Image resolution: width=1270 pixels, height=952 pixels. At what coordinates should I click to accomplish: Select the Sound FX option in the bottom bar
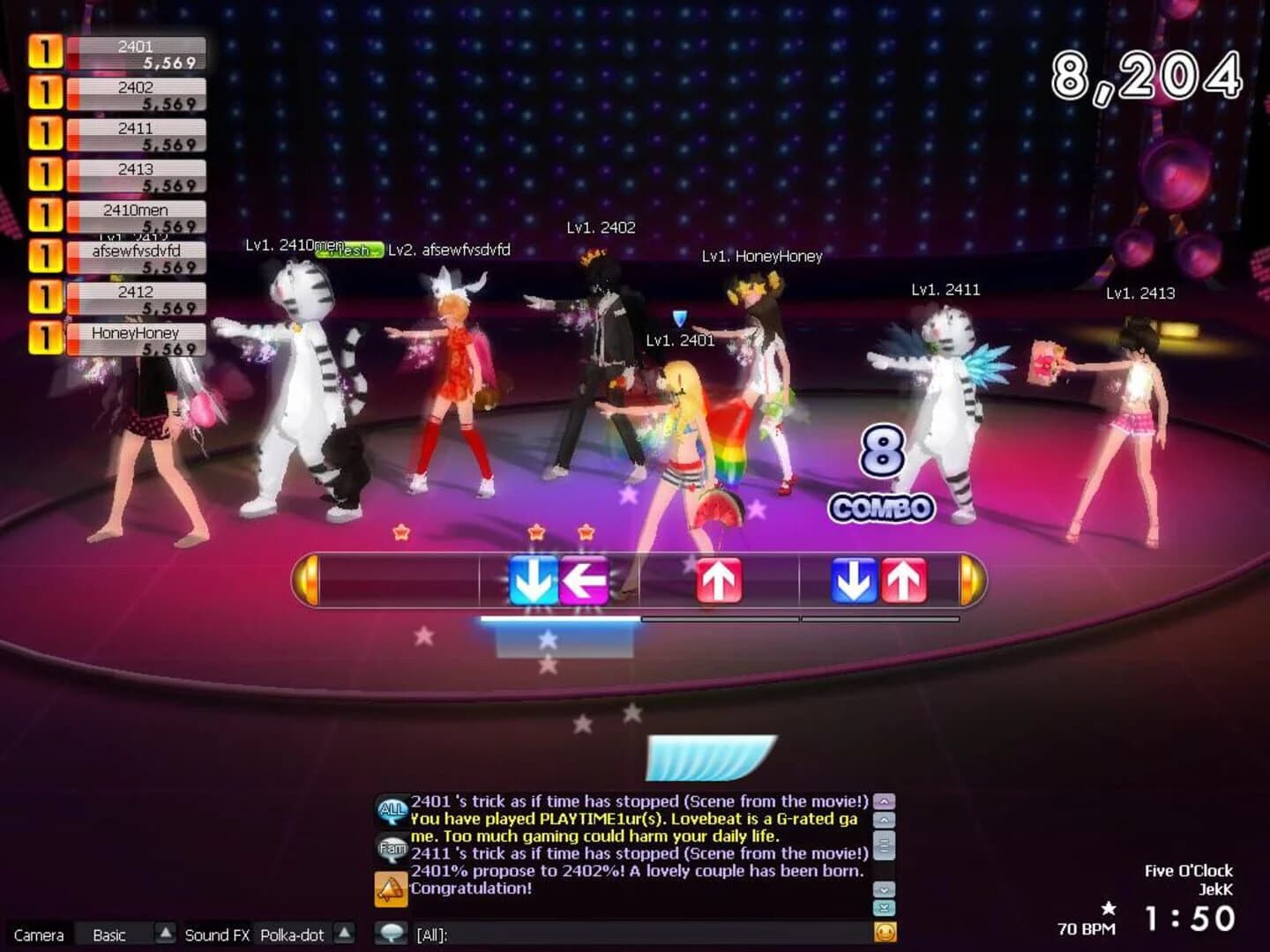click(x=216, y=934)
